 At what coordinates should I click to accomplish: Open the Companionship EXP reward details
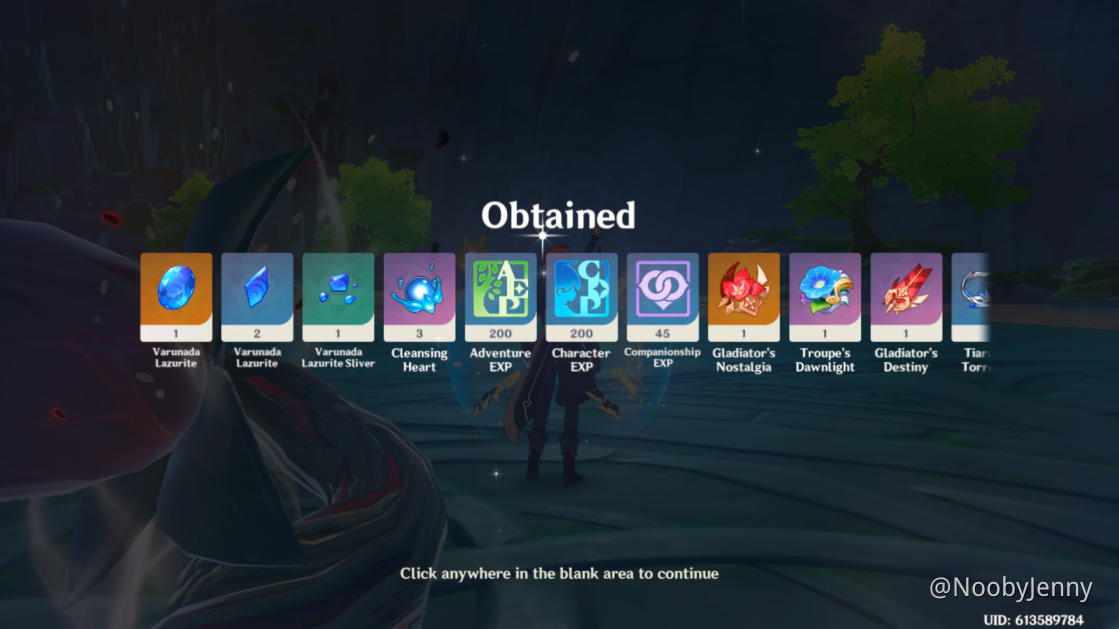click(662, 290)
